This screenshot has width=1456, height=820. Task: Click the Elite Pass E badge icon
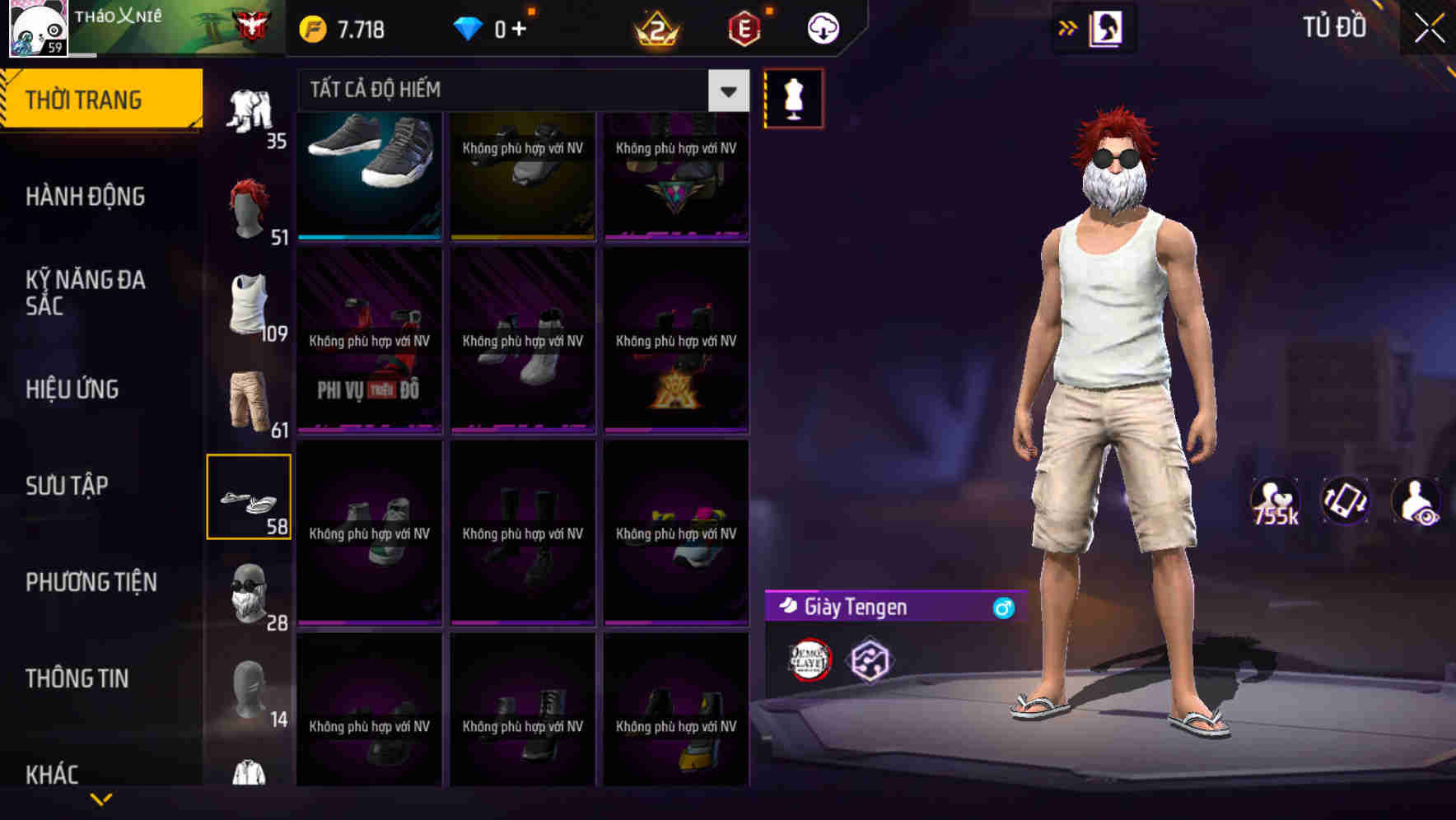pos(740,27)
